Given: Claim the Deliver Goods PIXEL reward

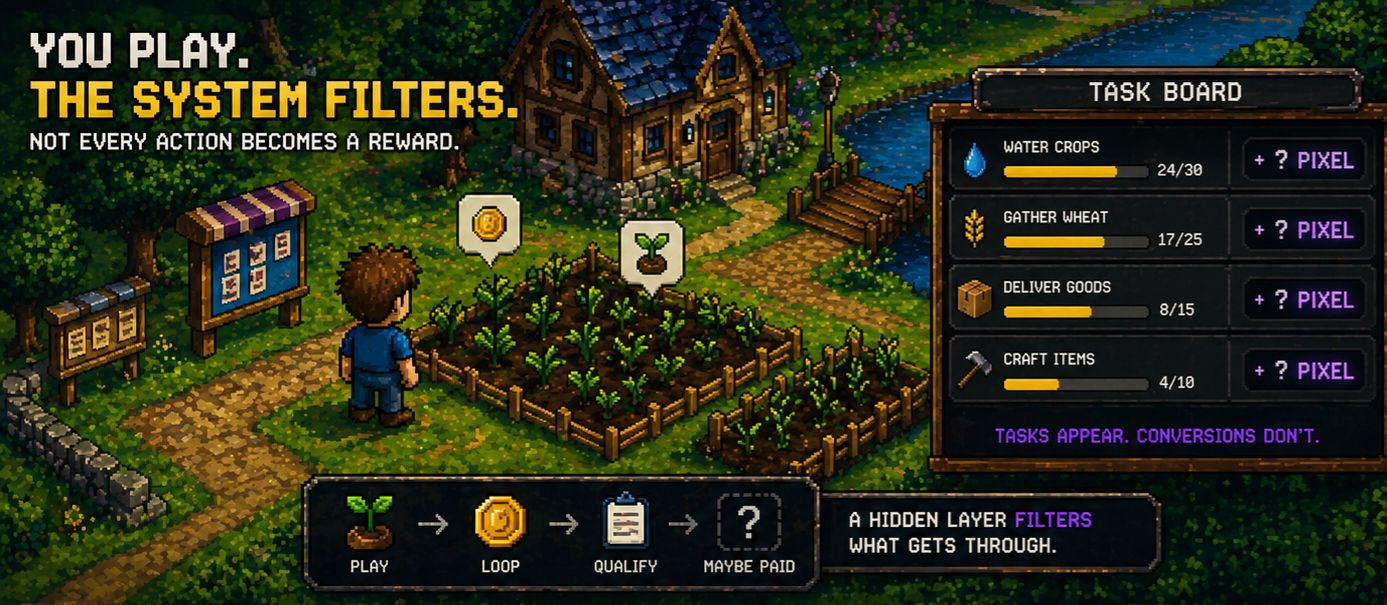Looking at the screenshot, I should (1304, 300).
